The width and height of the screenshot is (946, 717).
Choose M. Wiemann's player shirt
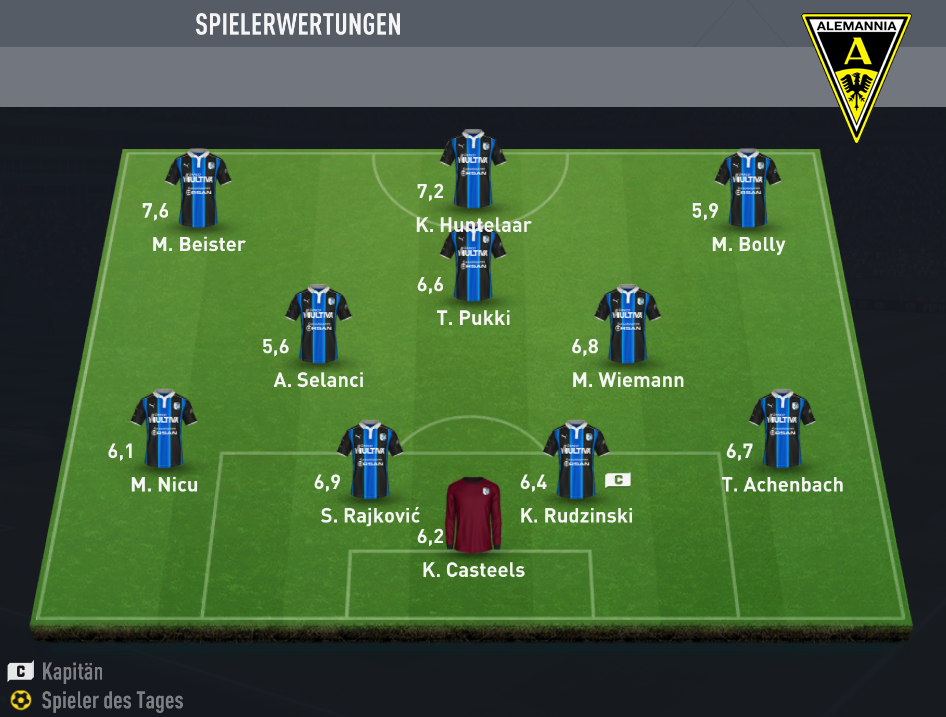click(627, 325)
